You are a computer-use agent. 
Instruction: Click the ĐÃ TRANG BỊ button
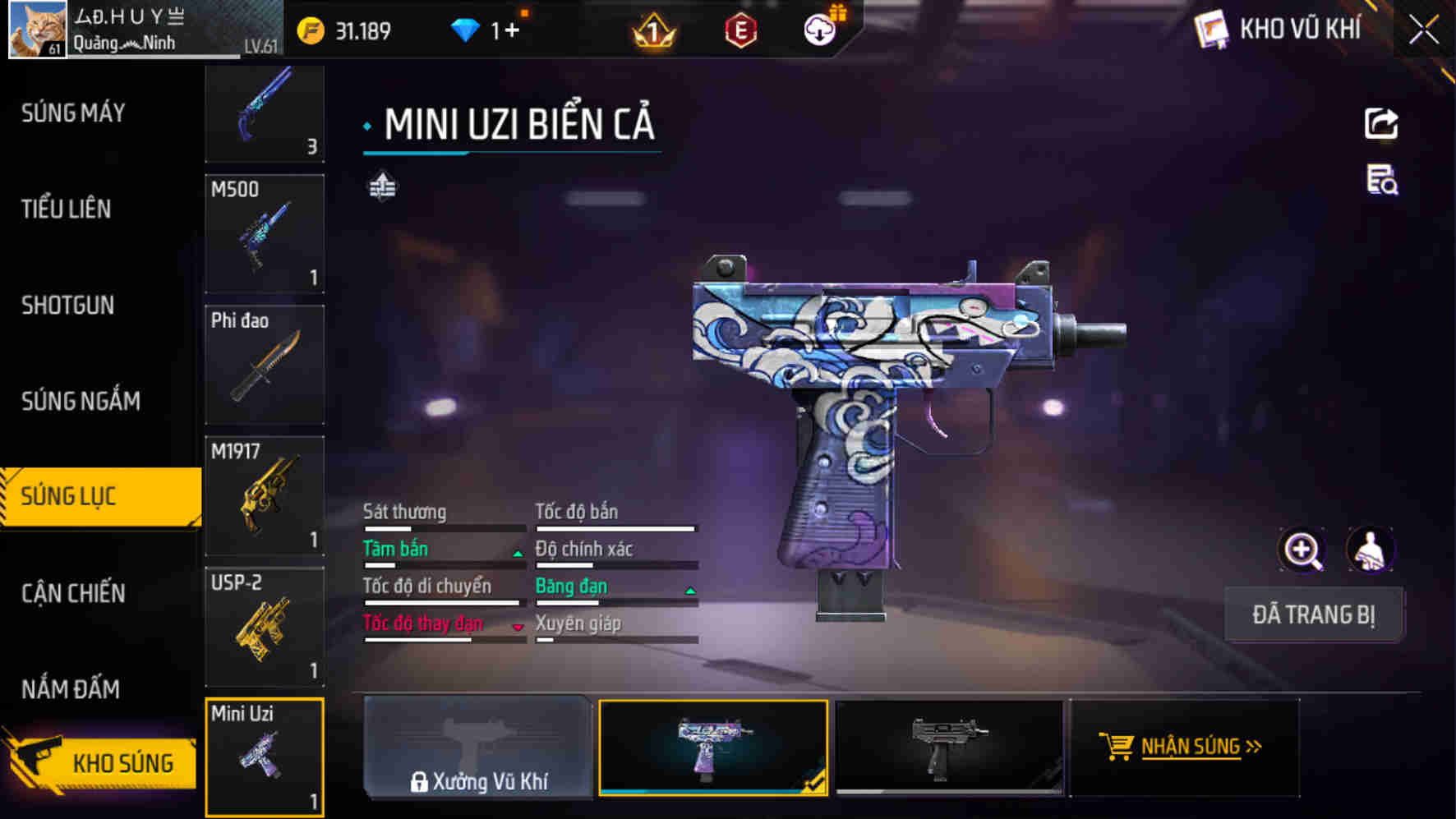point(1313,614)
